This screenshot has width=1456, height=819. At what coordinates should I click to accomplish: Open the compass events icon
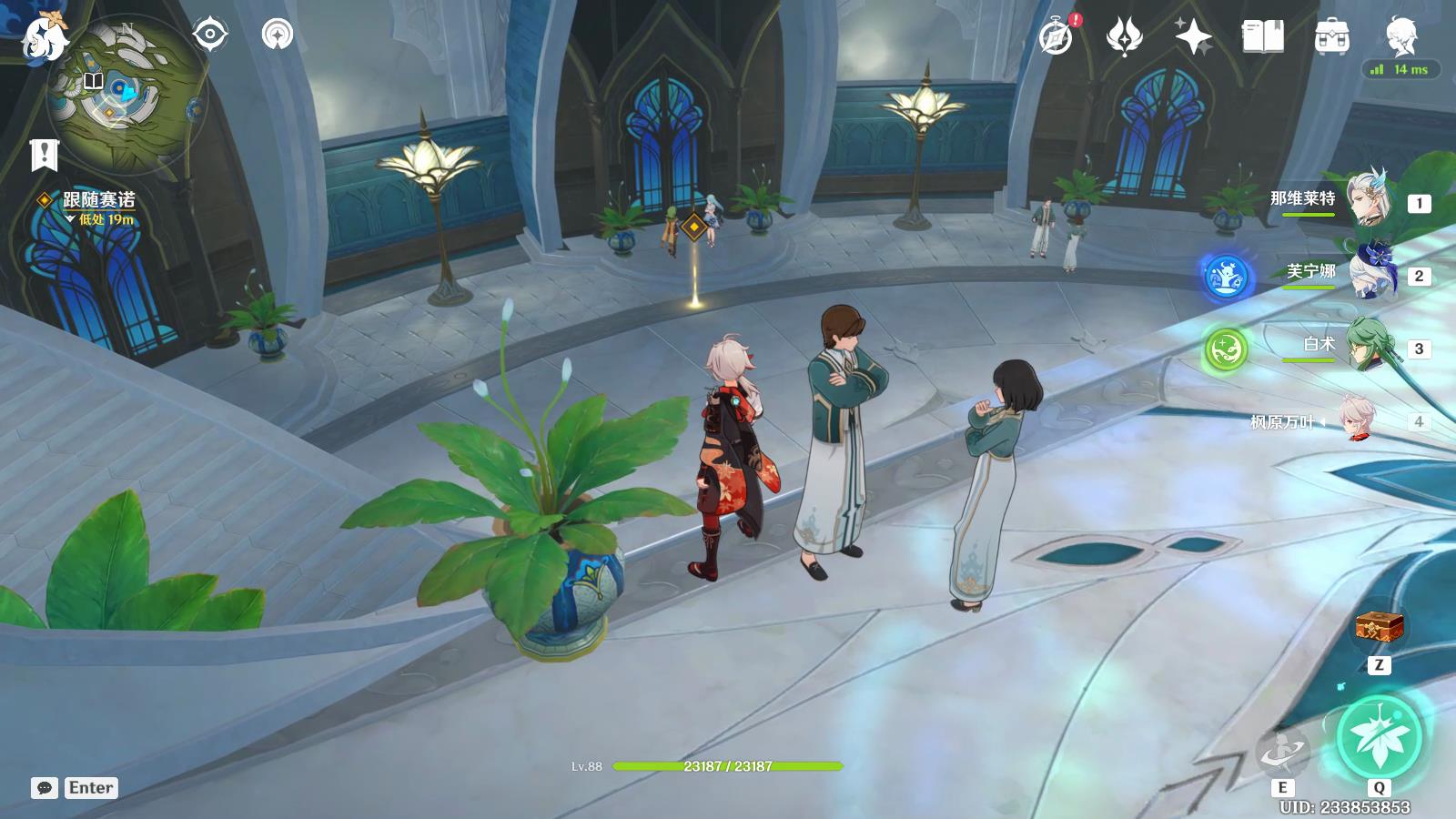tap(1057, 37)
